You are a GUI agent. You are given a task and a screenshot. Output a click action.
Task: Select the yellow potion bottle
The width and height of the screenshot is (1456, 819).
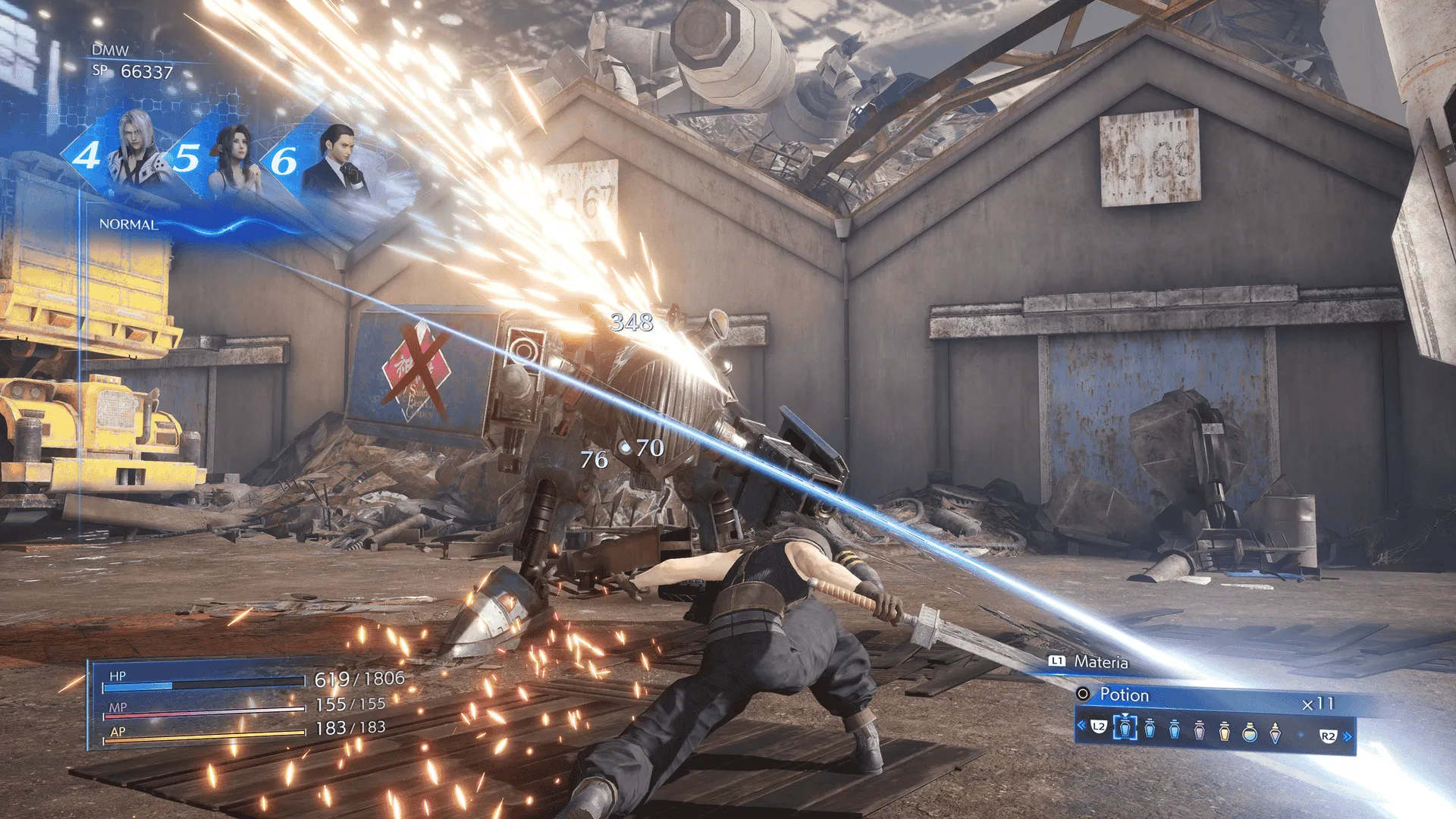(1224, 731)
